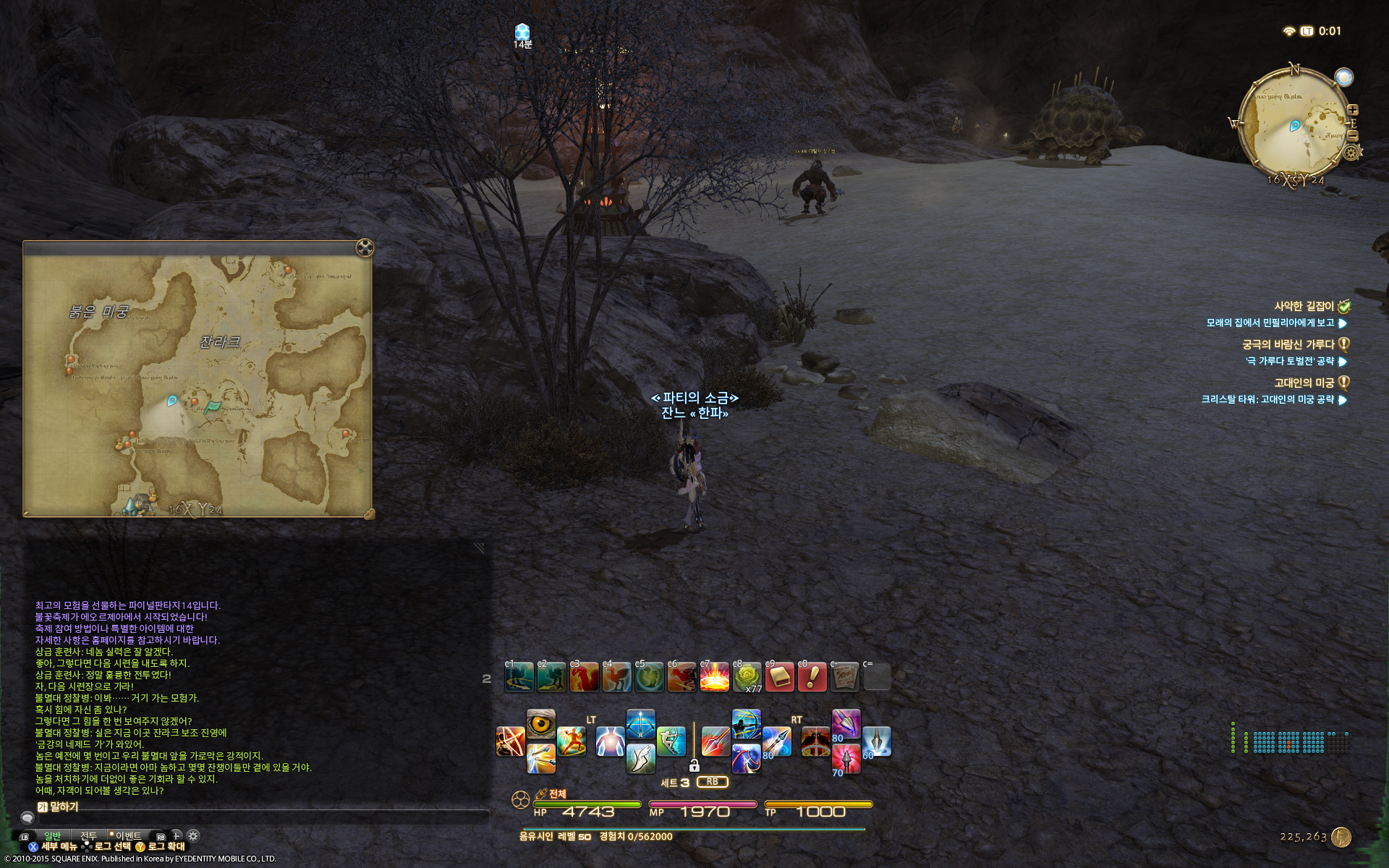Open the 사악한 길잡이 quest objective

tap(1304, 306)
